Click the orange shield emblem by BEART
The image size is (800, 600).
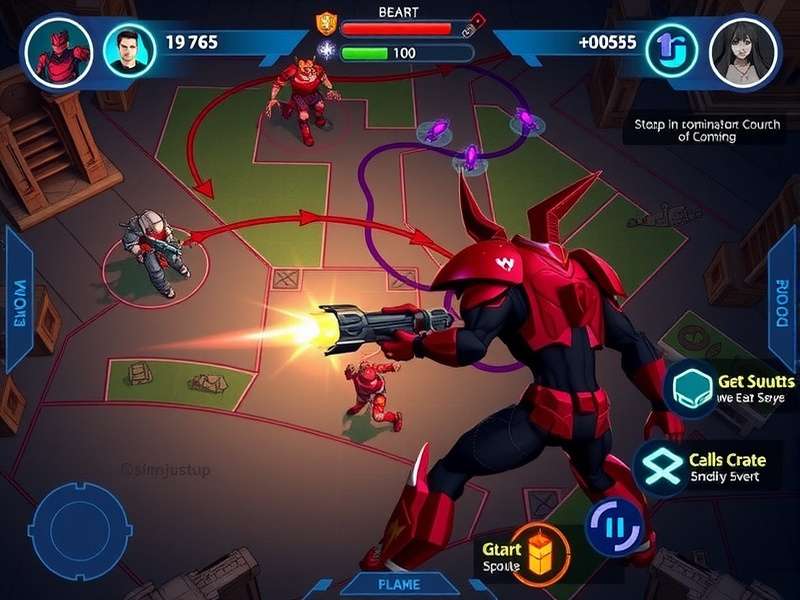click(326, 23)
